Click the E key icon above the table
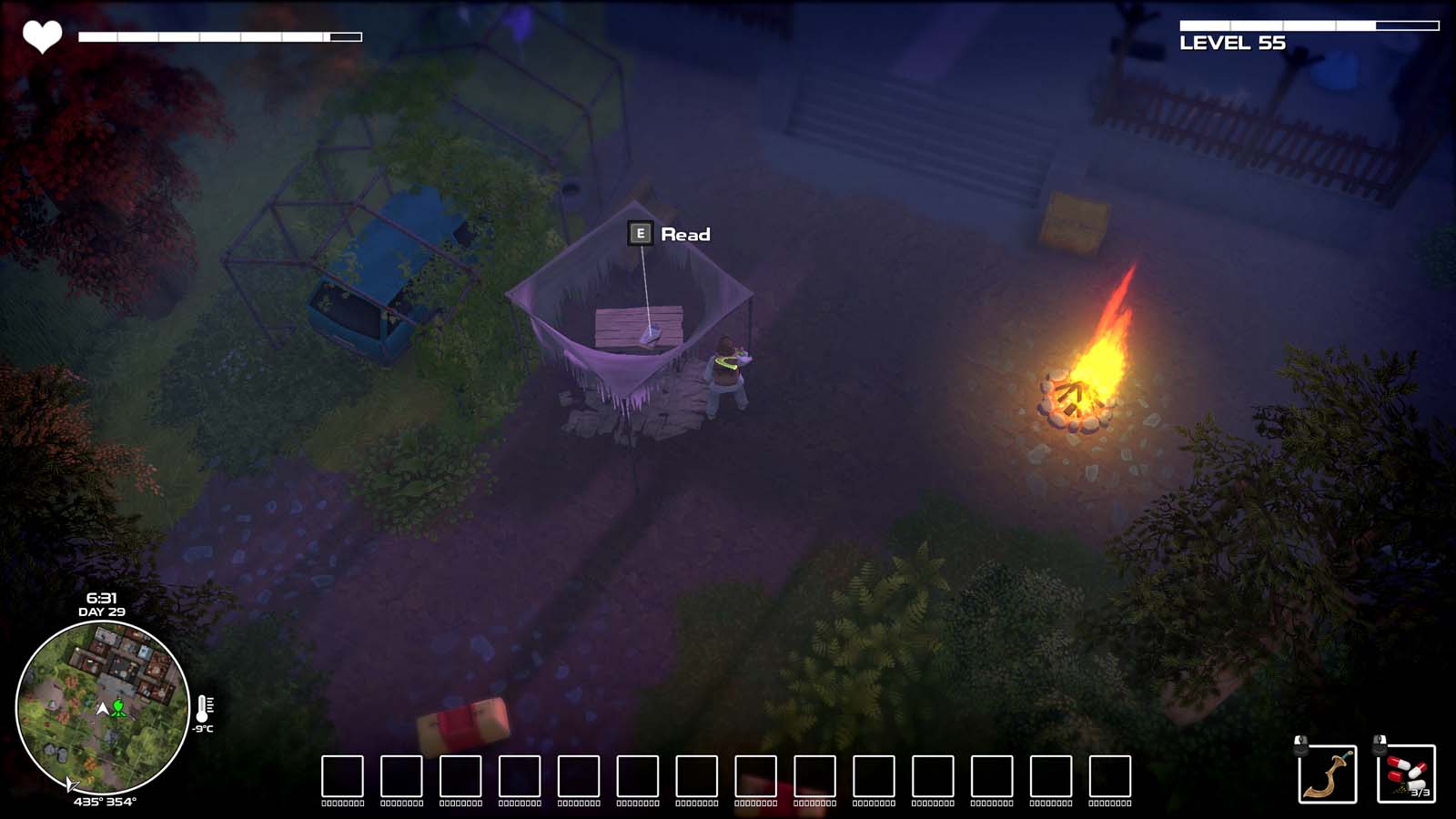The image size is (1456, 819). tap(641, 234)
